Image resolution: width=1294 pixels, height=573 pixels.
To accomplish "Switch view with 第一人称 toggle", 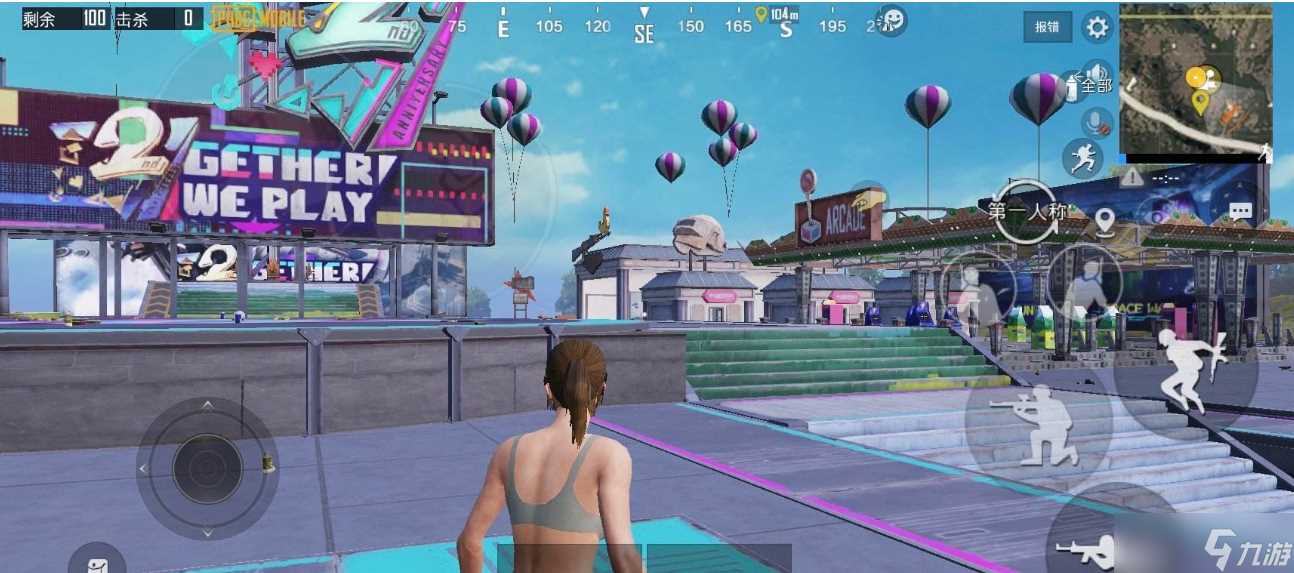I will click(x=1027, y=210).
